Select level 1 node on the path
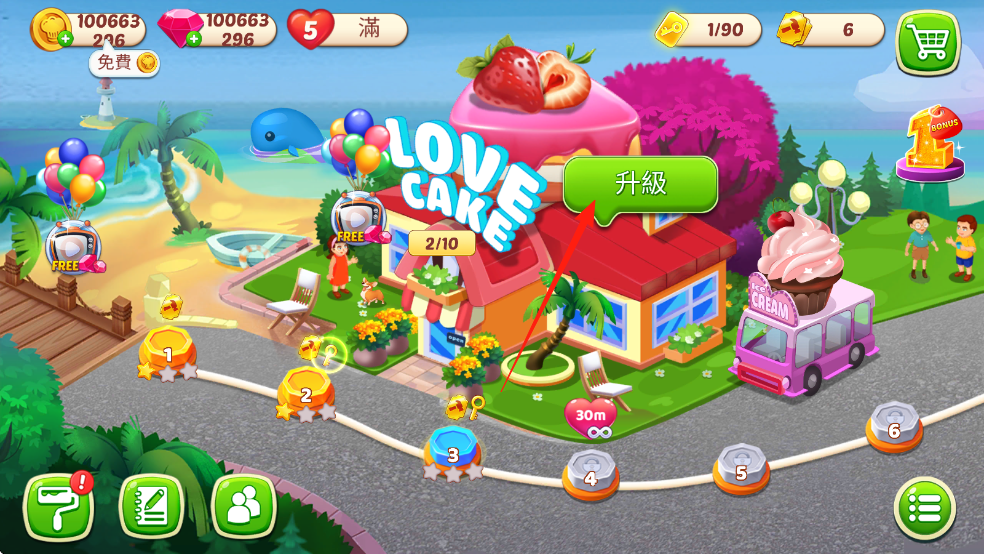 pos(168,352)
